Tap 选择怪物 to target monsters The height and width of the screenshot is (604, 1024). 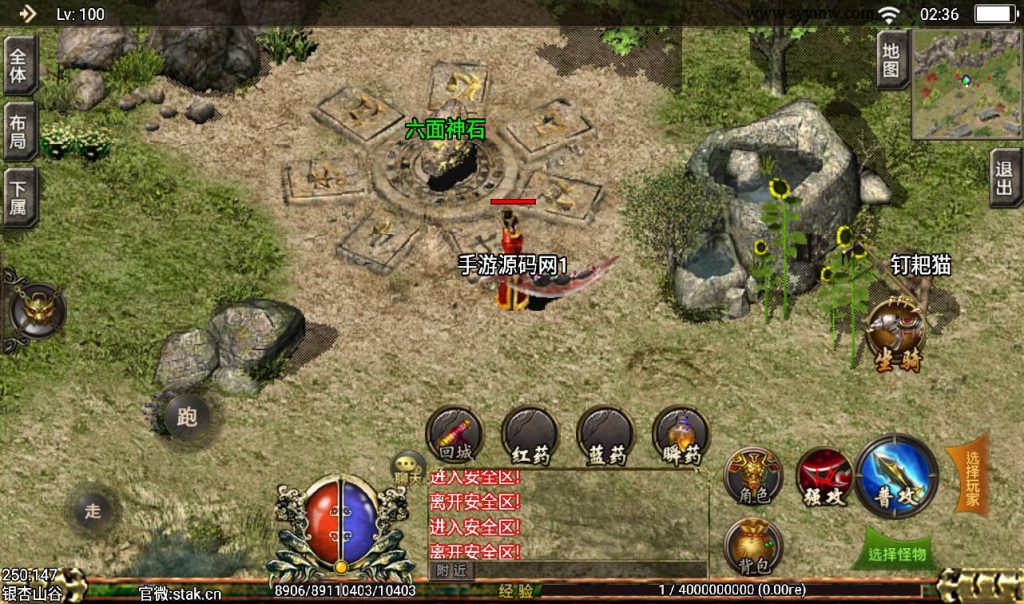[x=897, y=553]
